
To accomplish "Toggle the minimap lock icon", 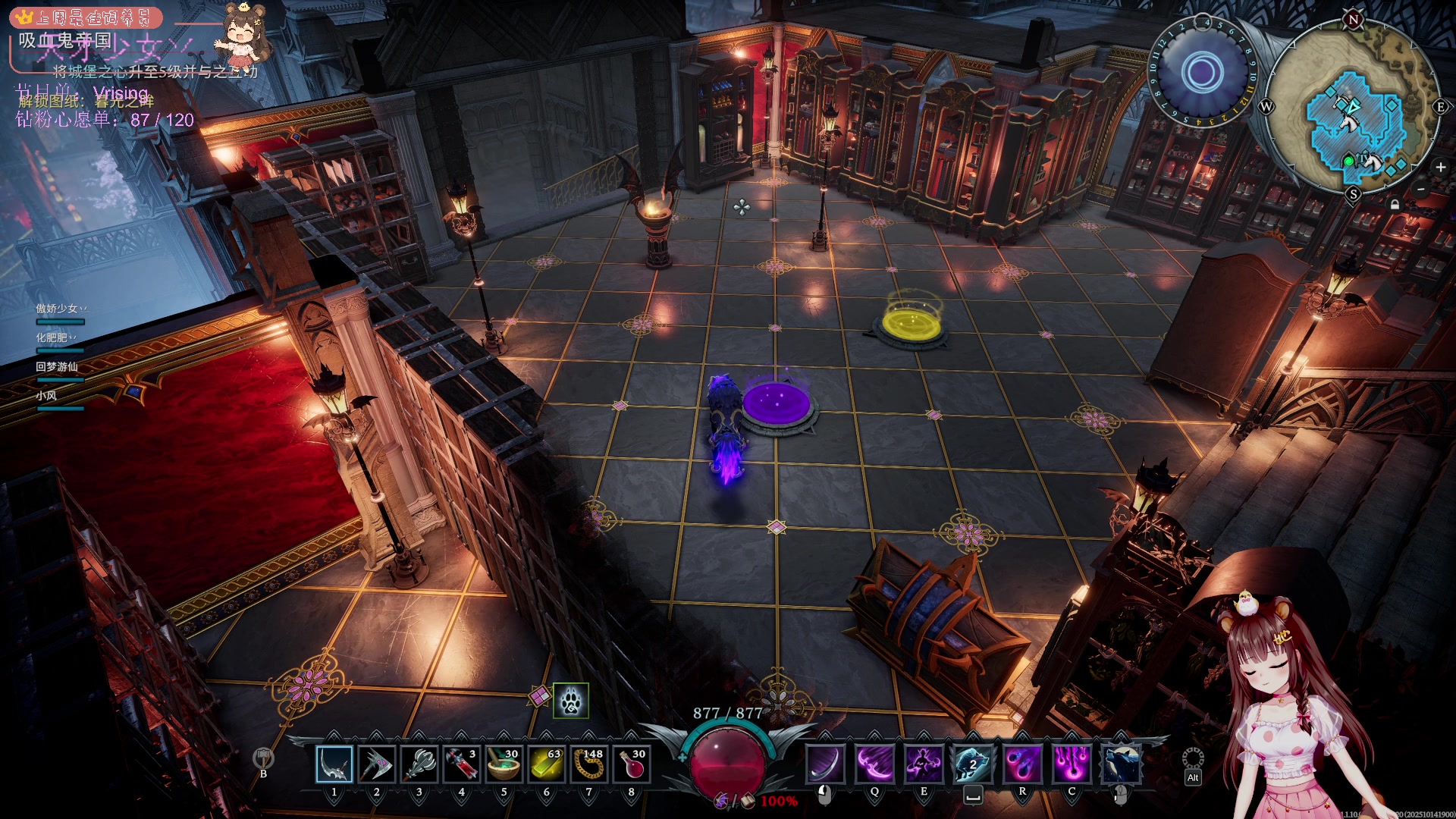I will (1395, 204).
